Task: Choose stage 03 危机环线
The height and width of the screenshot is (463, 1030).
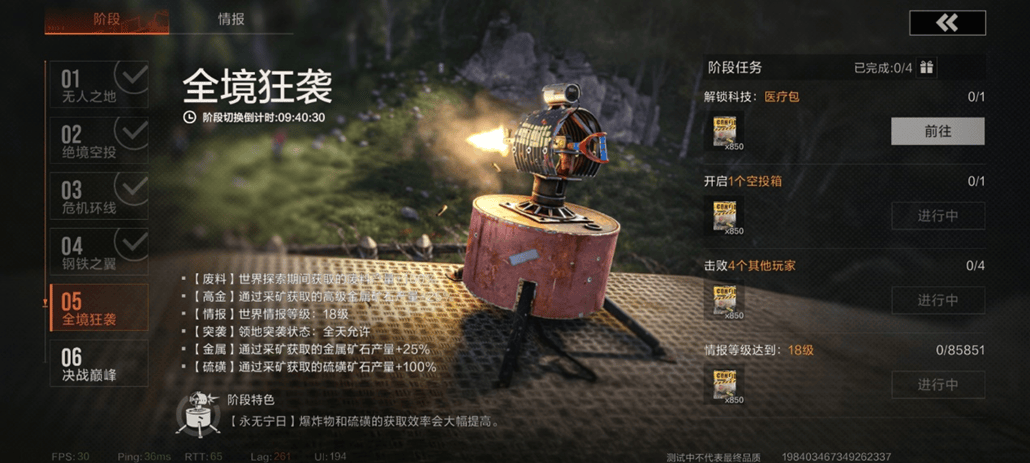Action: (x=98, y=196)
